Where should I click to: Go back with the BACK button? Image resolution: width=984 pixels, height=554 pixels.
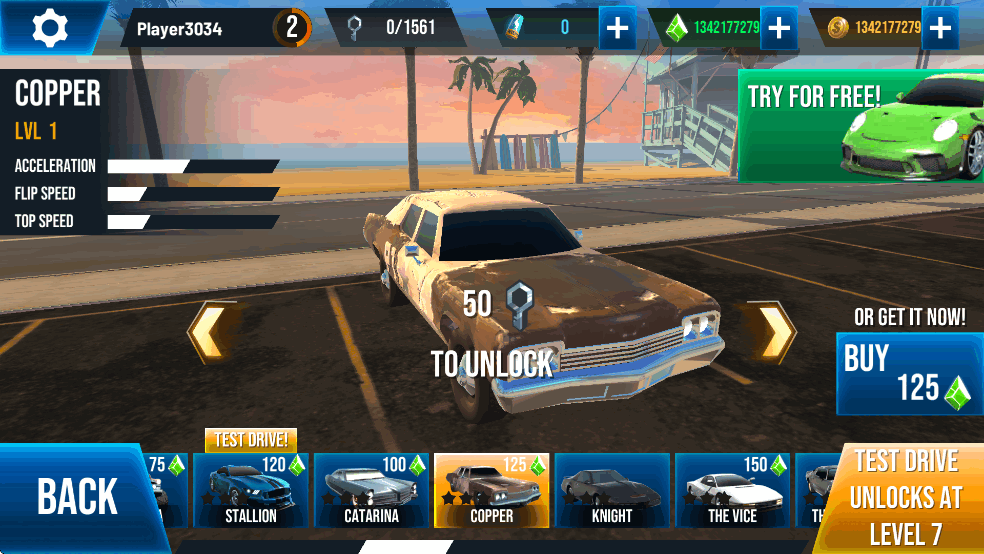pos(77,497)
